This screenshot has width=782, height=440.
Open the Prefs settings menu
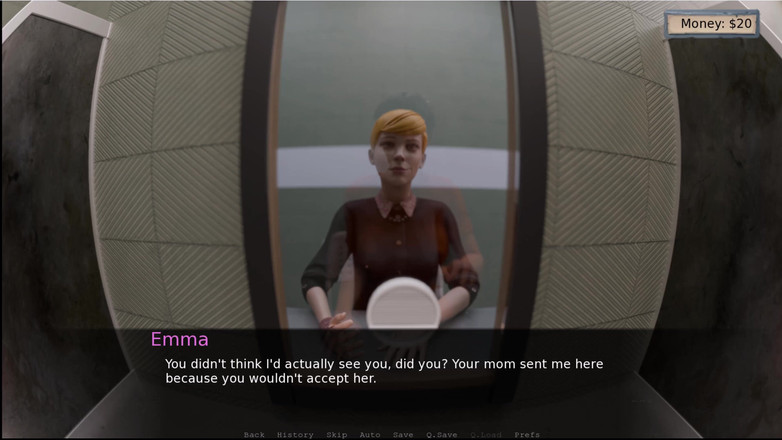(x=527, y=435)
